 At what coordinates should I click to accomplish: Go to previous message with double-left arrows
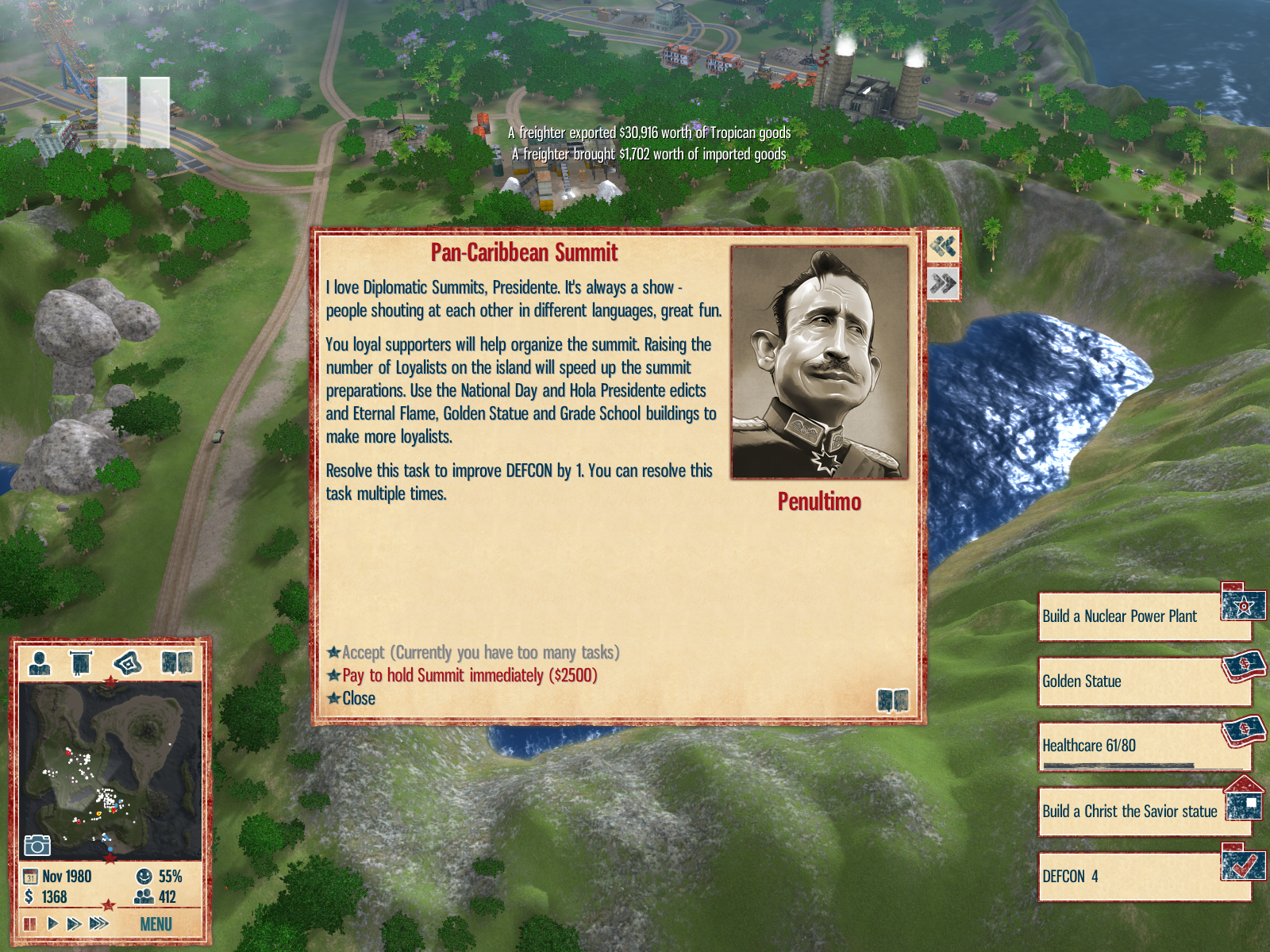[x=943, y=247]
